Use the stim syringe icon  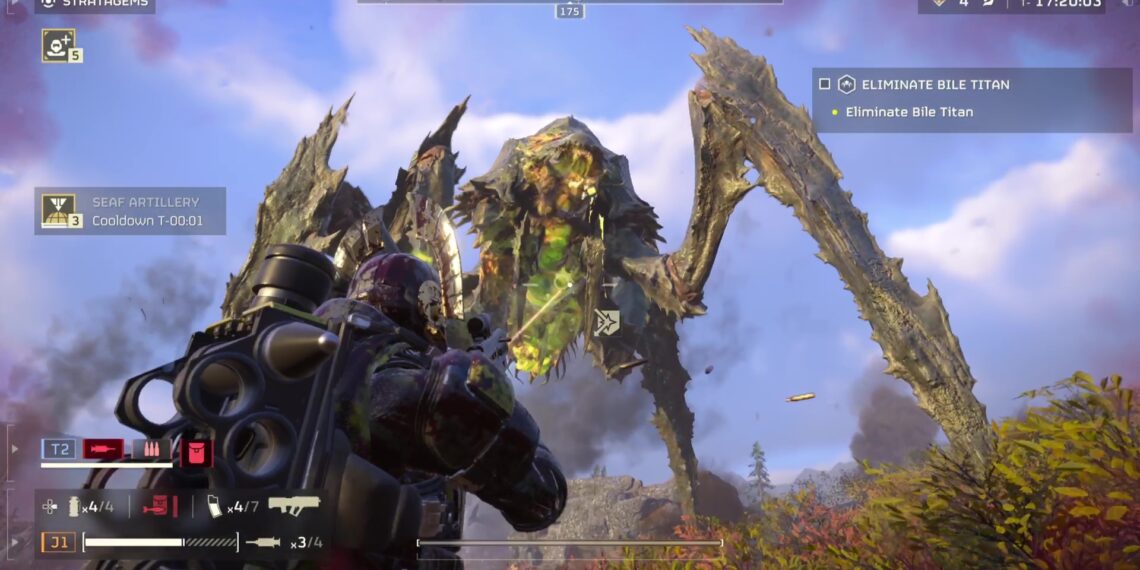[263, 543]
